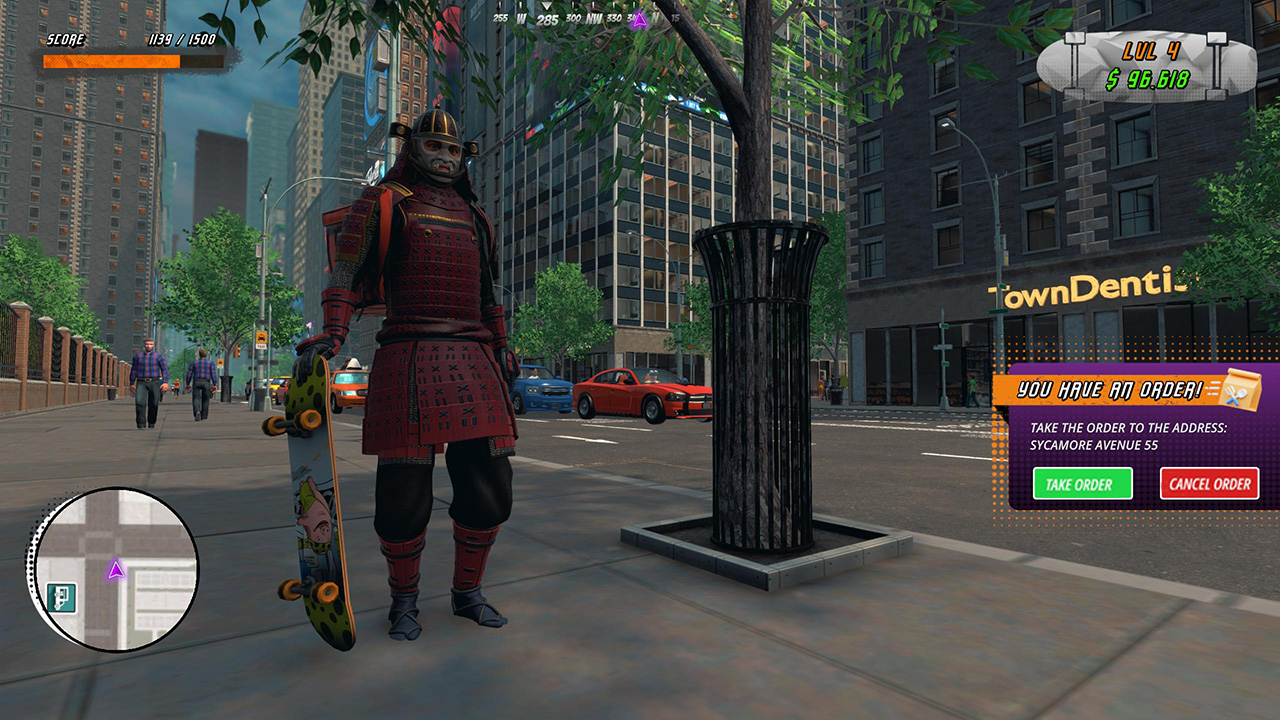
Task: Click the TownDentist storefront sign
Action: coord(1085,288)
